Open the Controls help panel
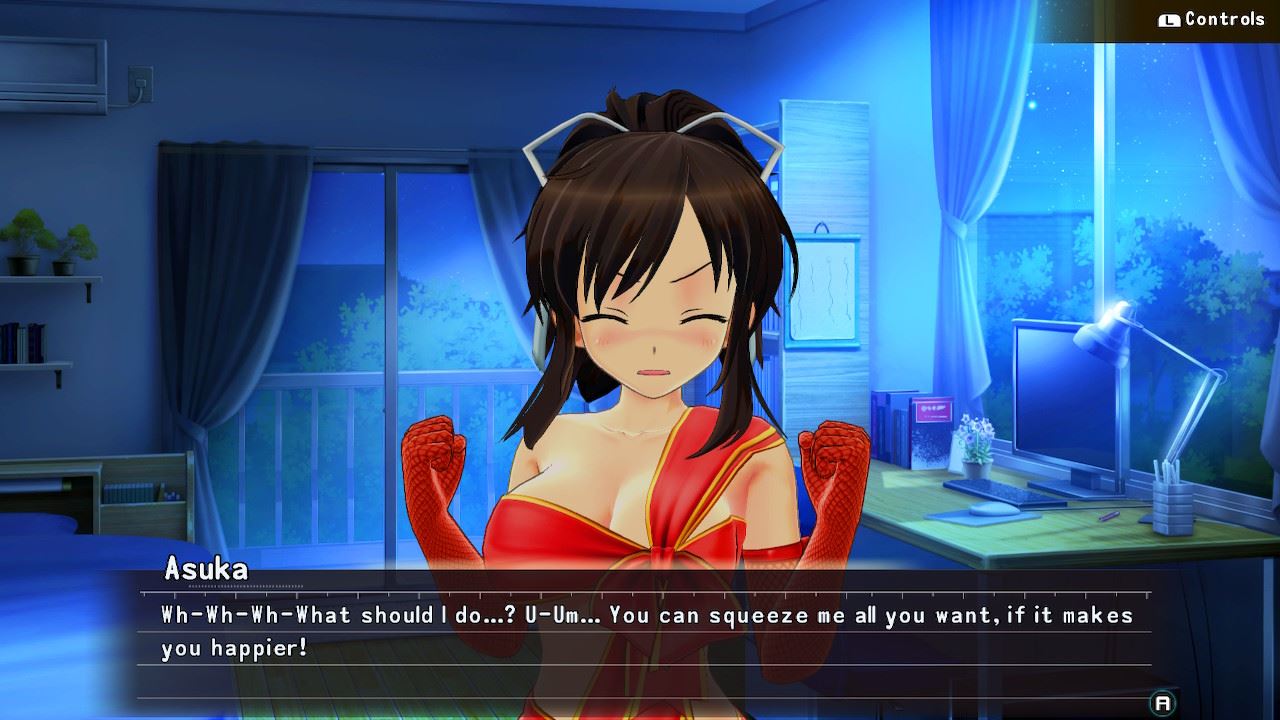The width and height of the screenshot is (1280, 720). point(1211,20)
